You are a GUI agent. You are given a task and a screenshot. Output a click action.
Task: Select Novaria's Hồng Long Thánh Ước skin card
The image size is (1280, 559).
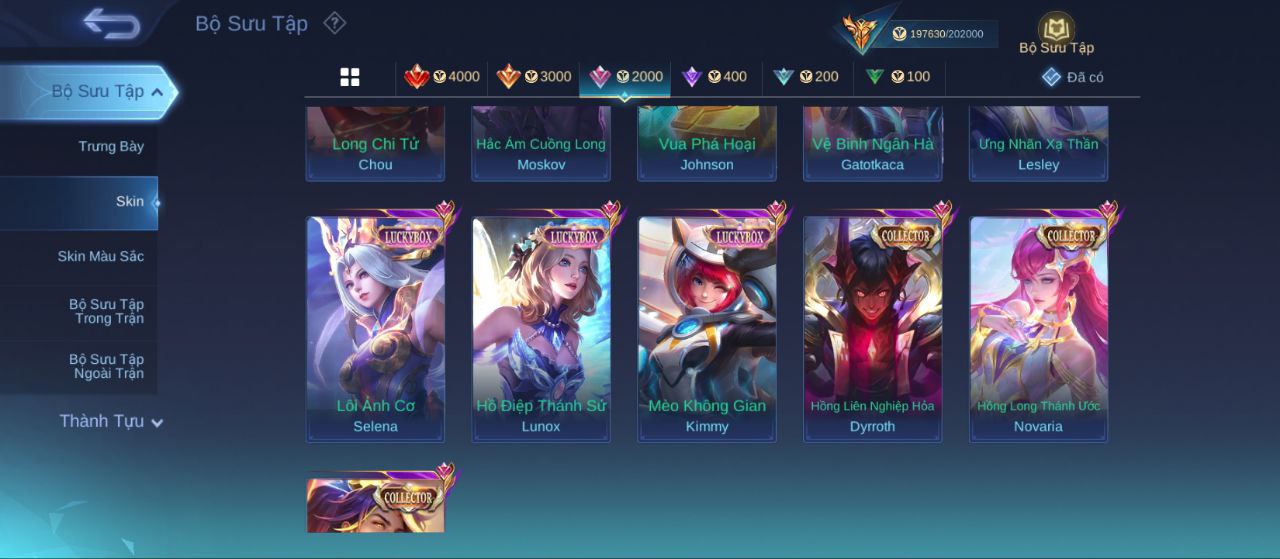pos(1038,328)
